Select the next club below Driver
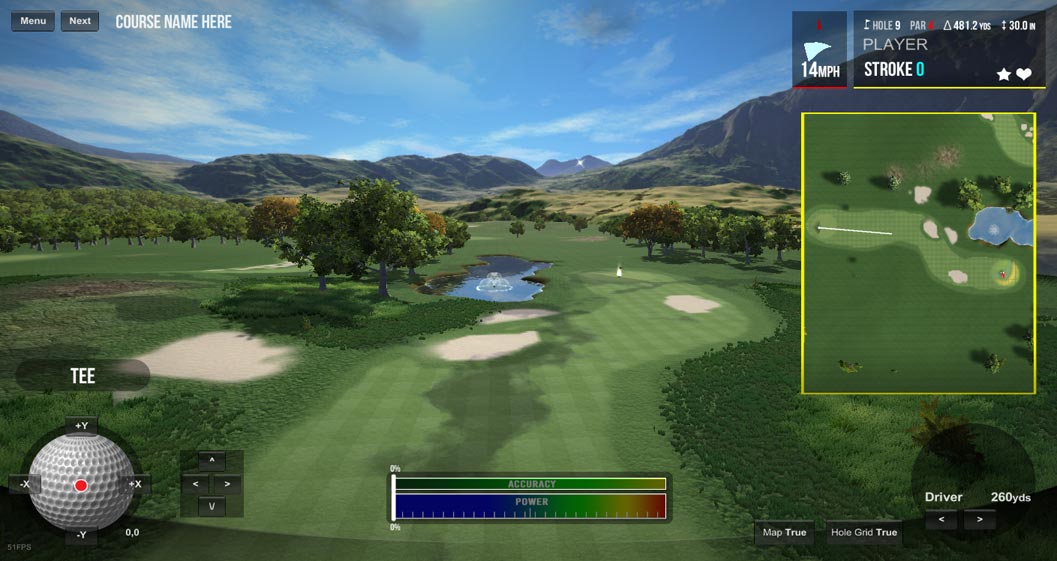Viewport: 1057px width, 561px height. point(979,520)
